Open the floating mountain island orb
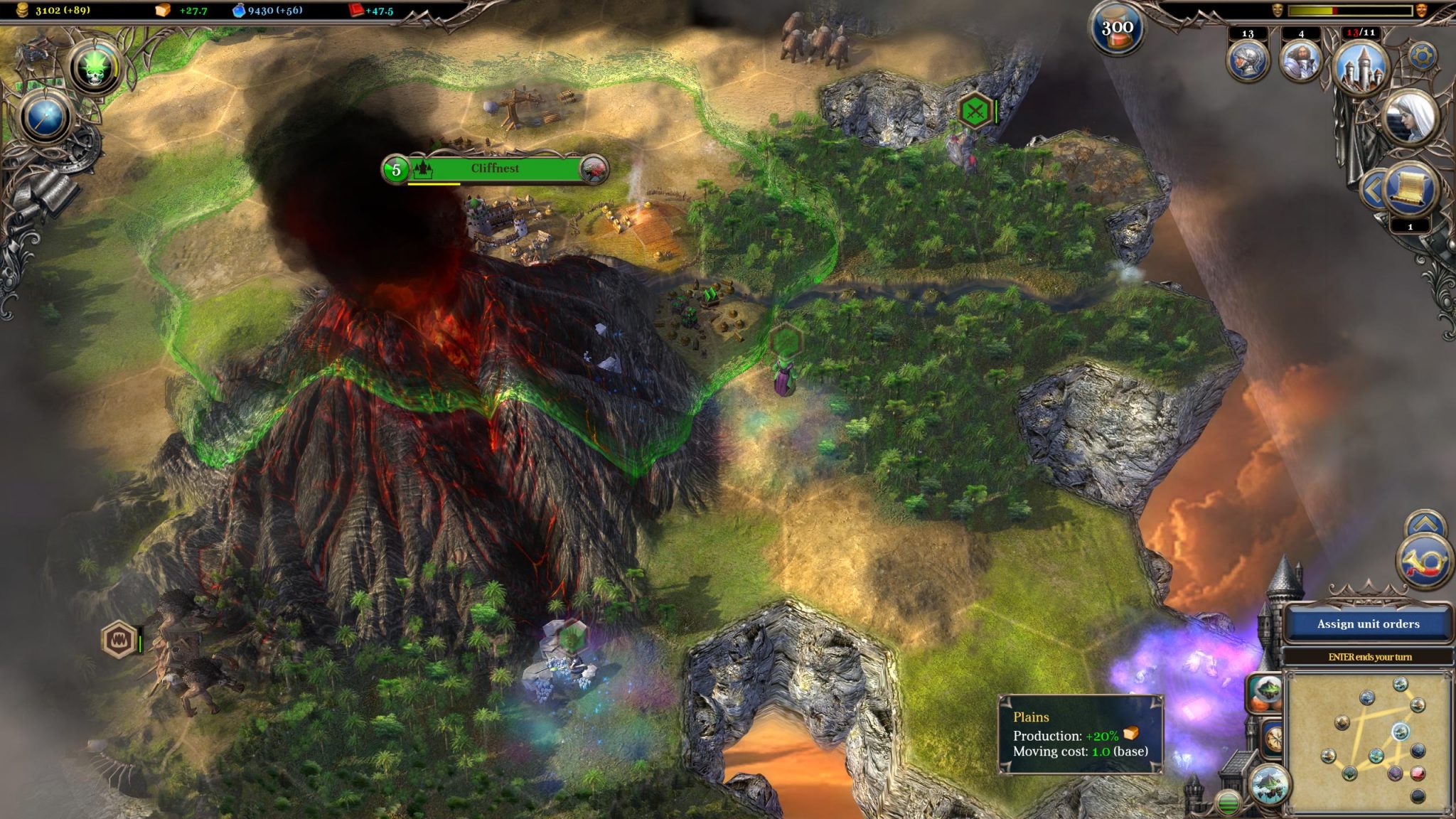 (x=1270, y=784)
